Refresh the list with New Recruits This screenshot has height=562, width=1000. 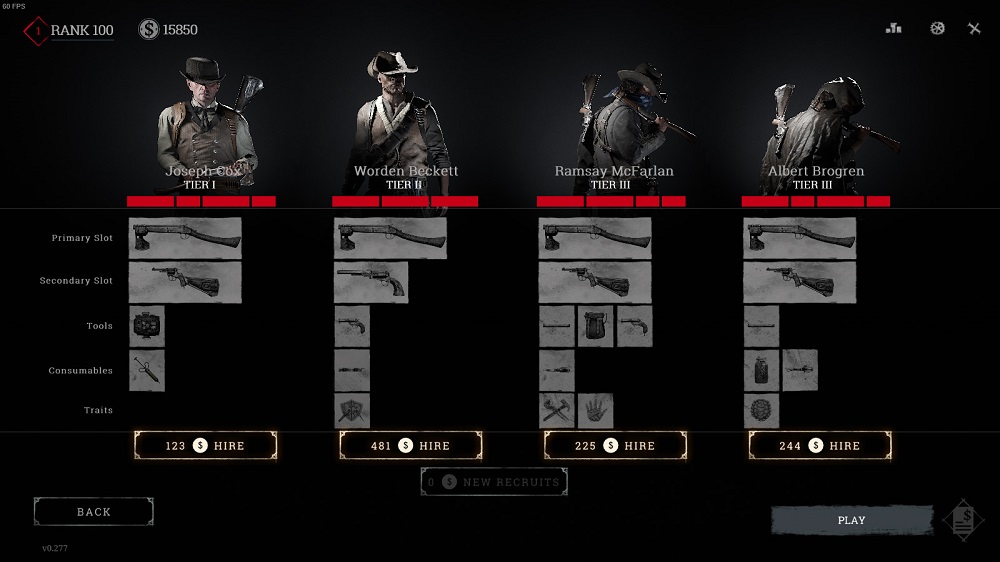coord(494,482)
